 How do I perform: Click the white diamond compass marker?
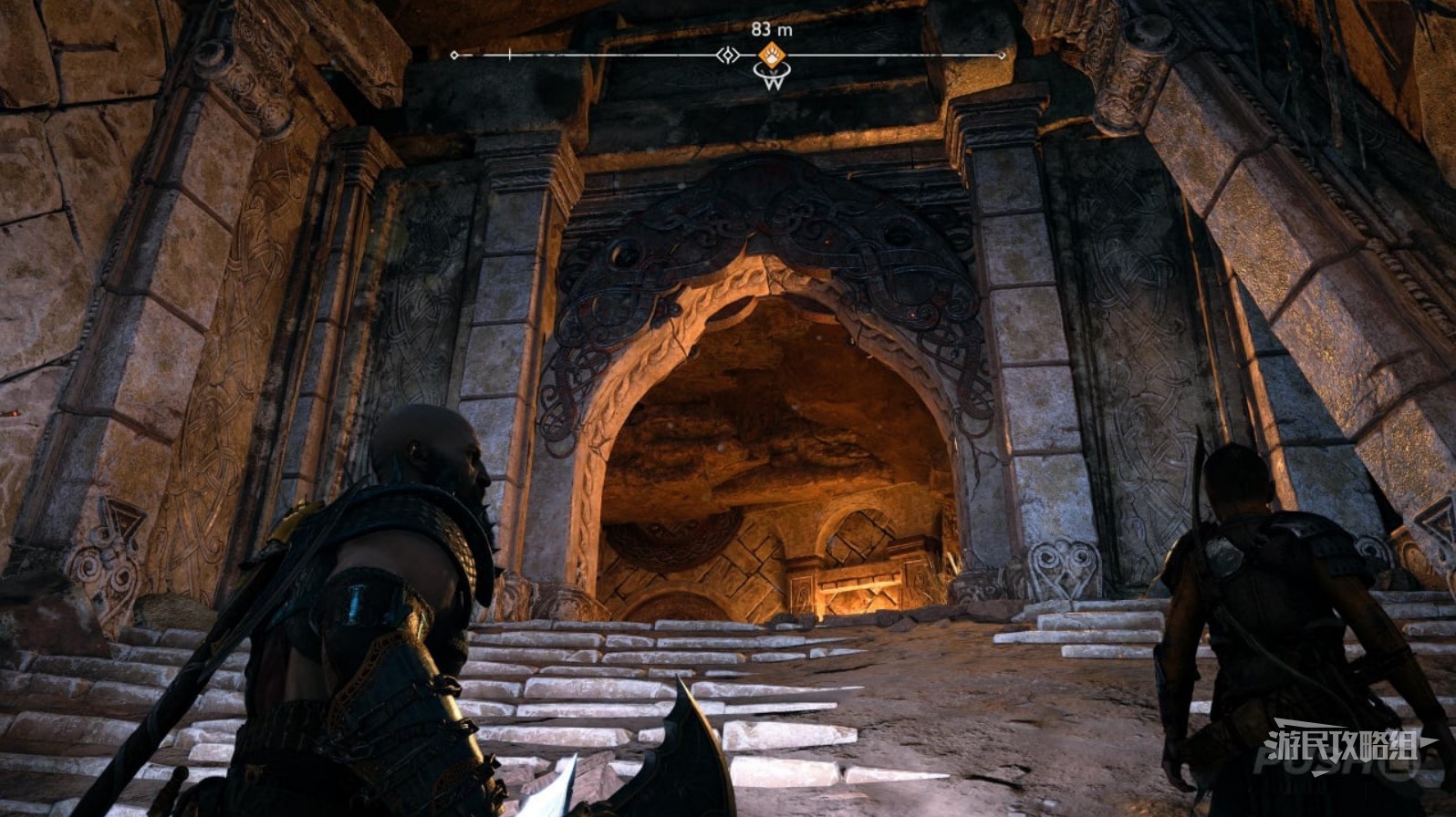click(x=727, y=56)
